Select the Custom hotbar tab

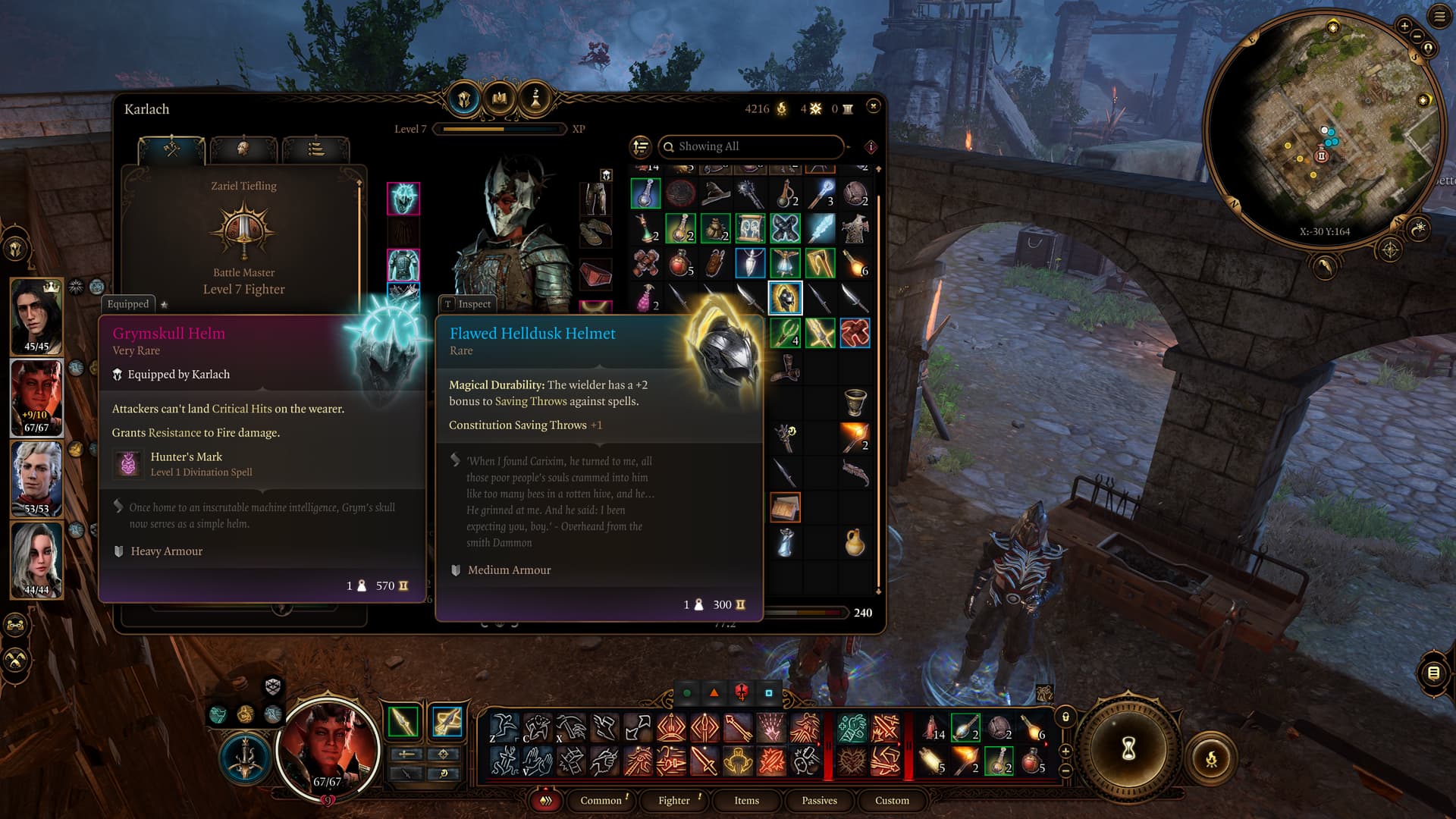coord(892,800)
